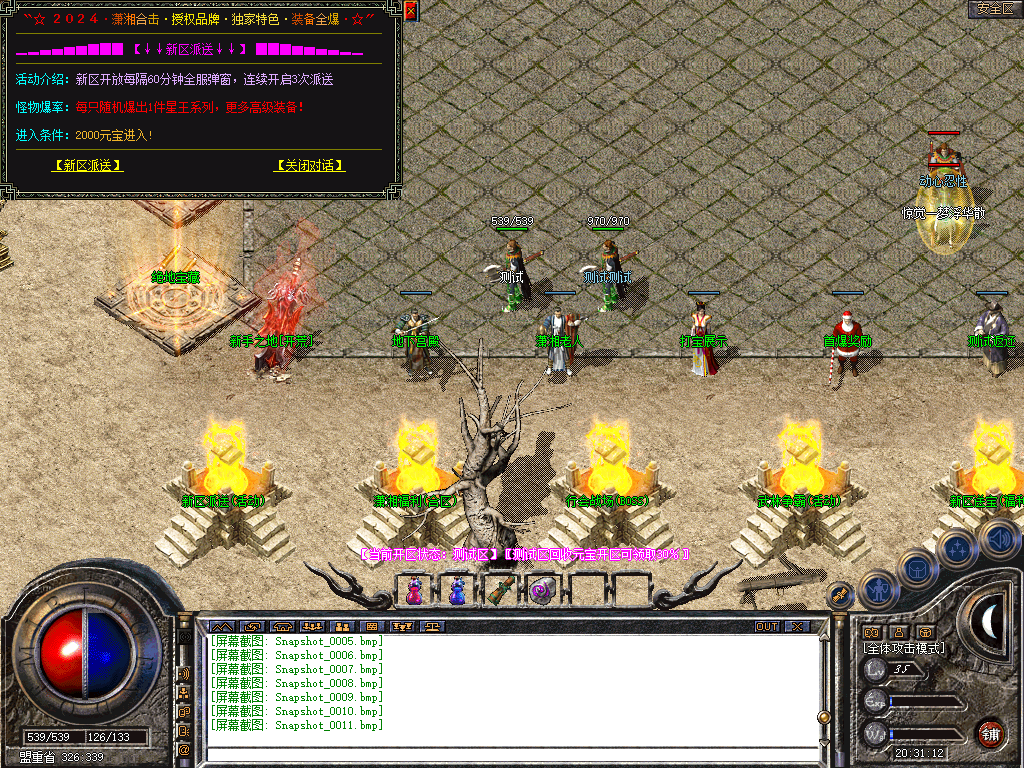
Task: Use the red potion in the belt
Action: [x=413, y=591]
